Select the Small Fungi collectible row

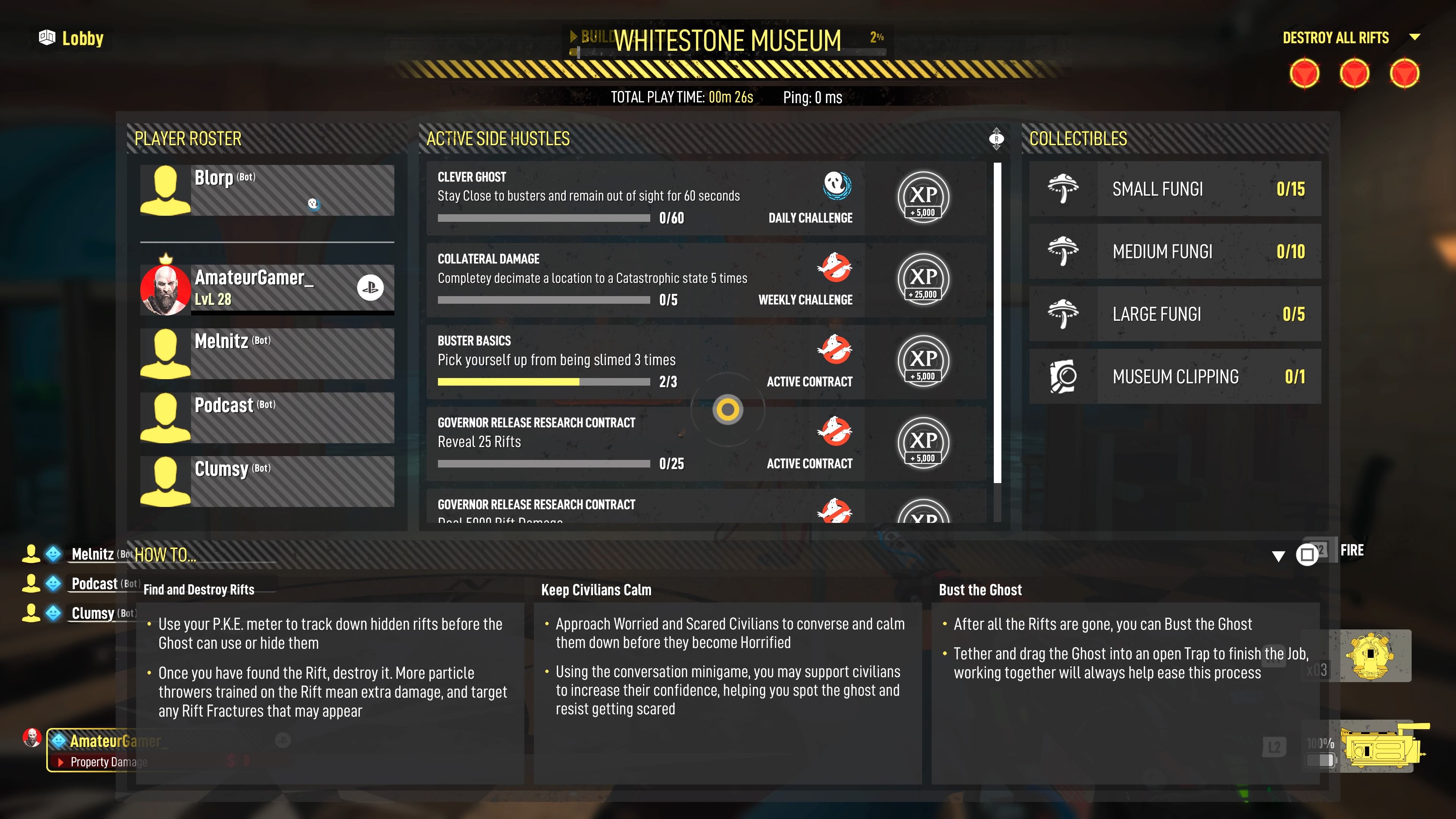(x=1175, y=189)
